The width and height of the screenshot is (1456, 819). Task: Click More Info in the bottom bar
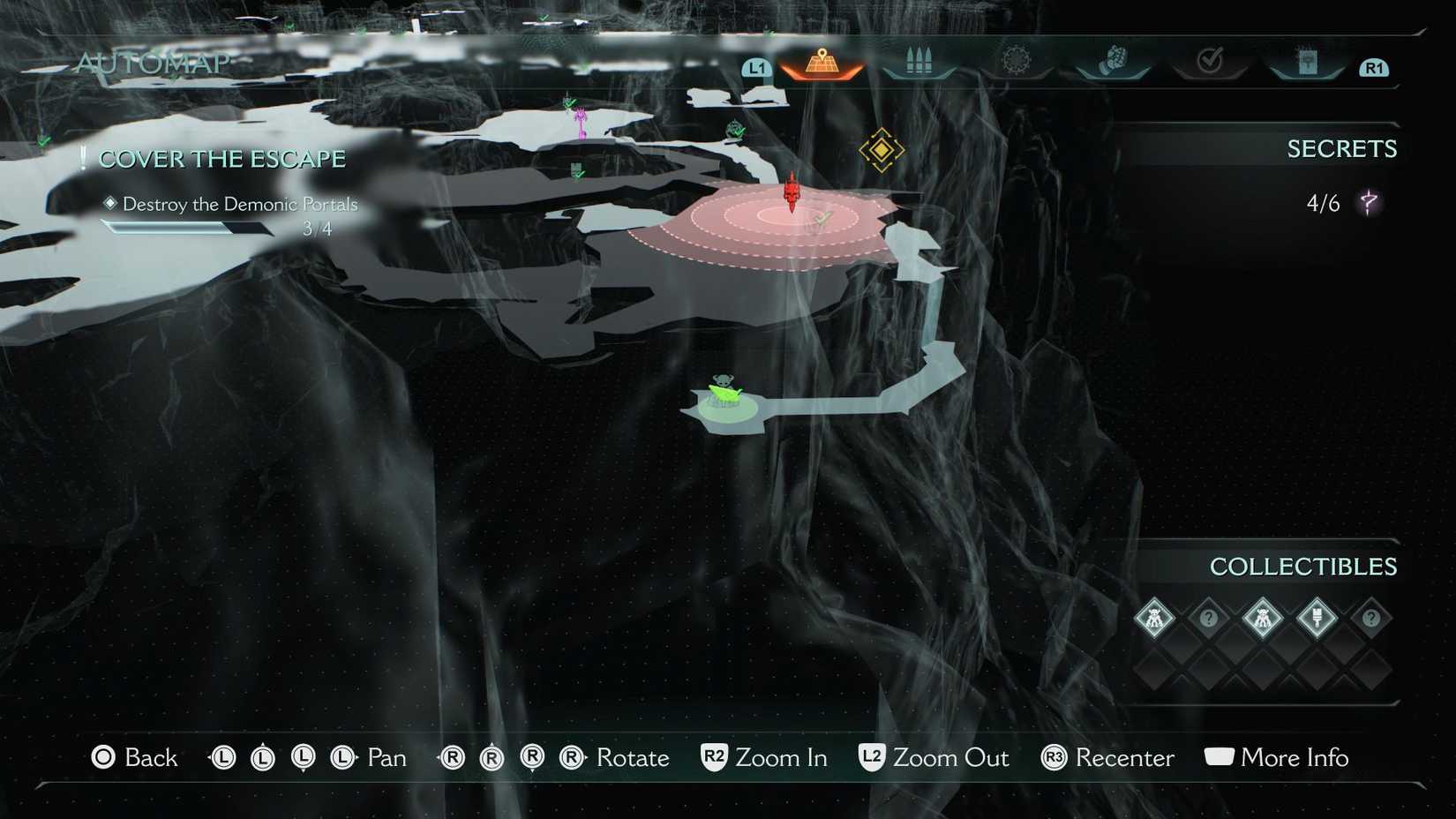pos(1294,757)
